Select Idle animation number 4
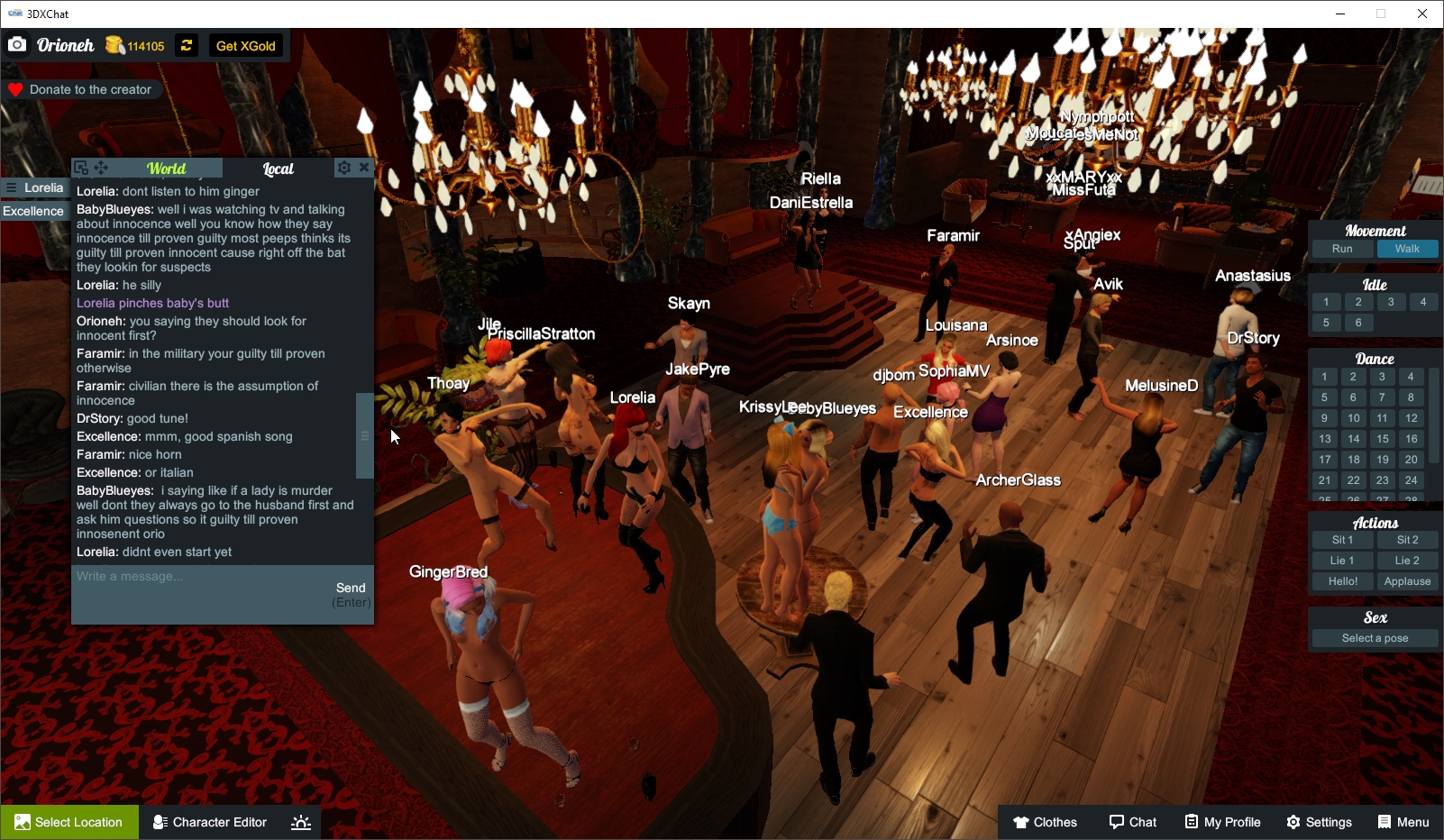This screenshot has width=1444, height=840. (x=1423, y=302)
